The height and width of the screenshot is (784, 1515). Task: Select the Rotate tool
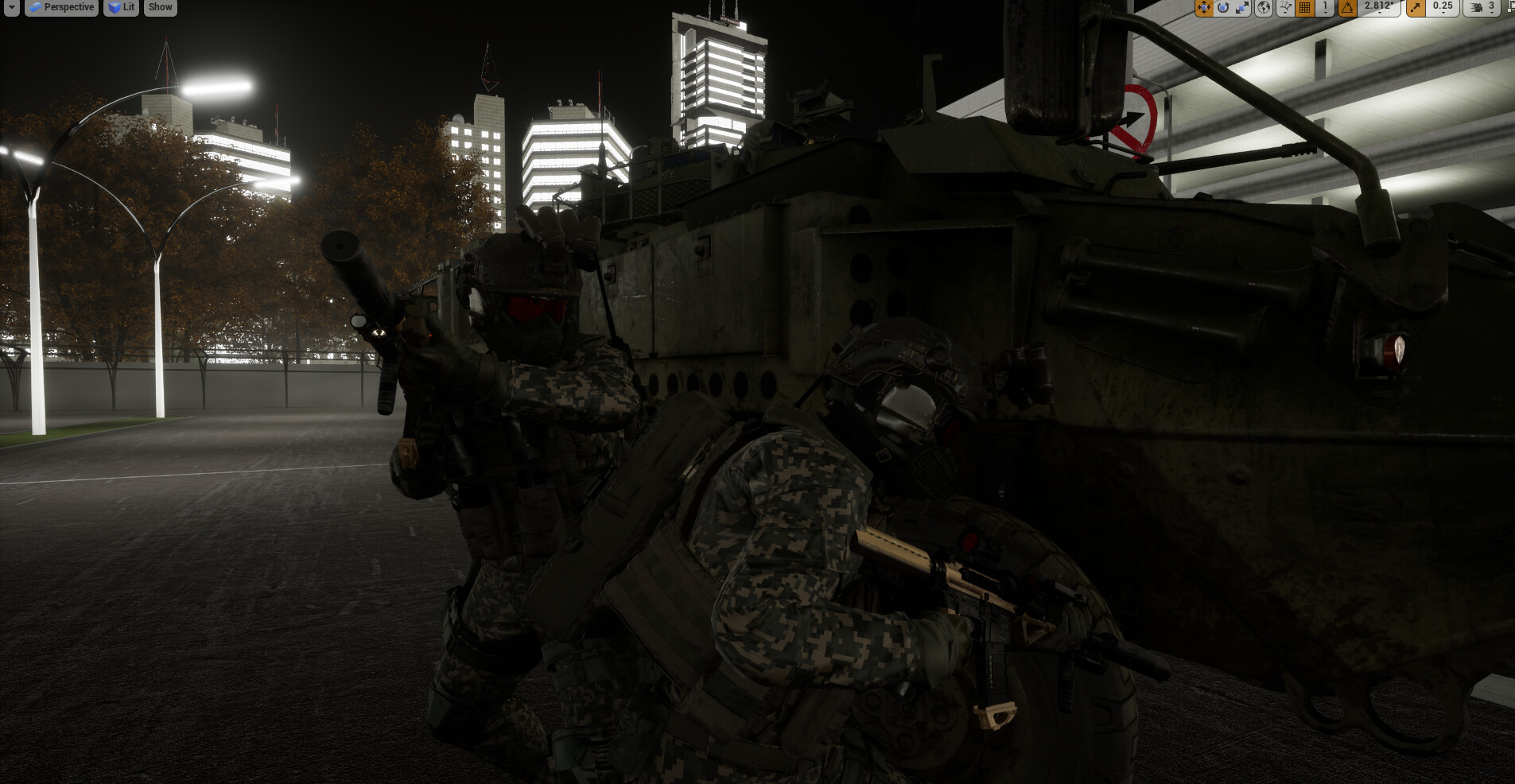[x=1222, y=7]
